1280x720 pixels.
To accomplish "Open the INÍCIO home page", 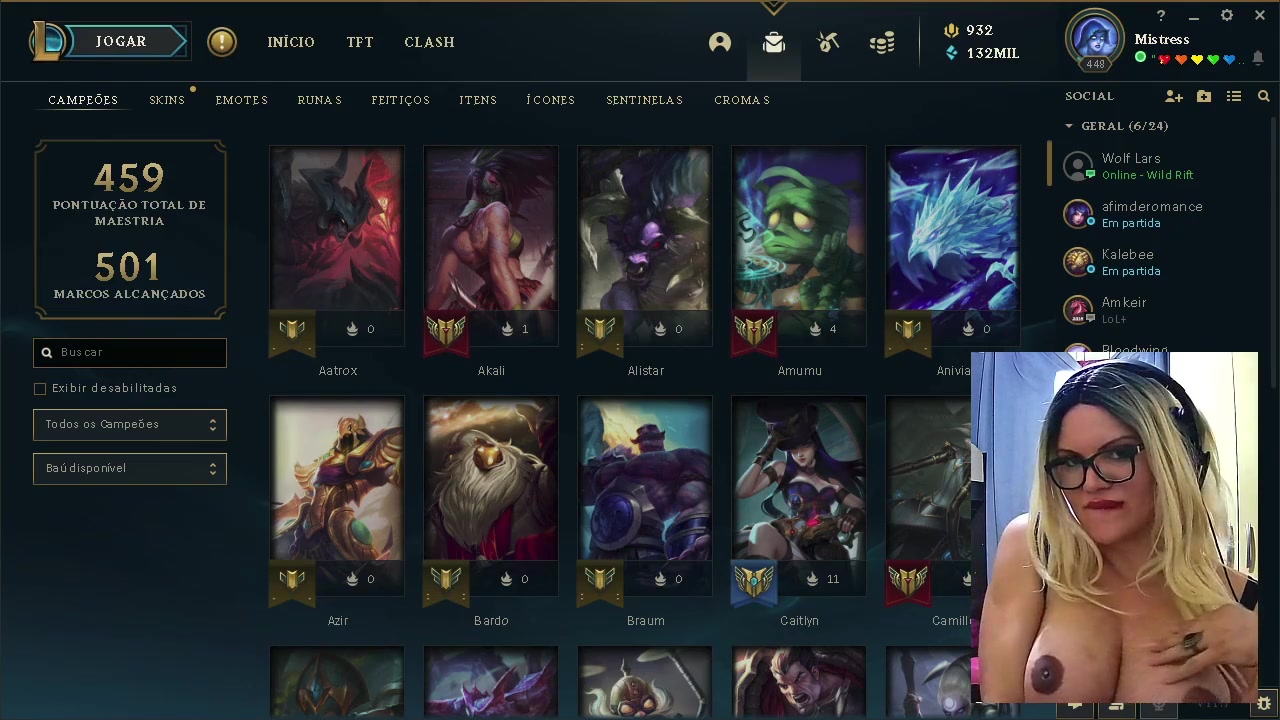I will click(x=291, y=42).
